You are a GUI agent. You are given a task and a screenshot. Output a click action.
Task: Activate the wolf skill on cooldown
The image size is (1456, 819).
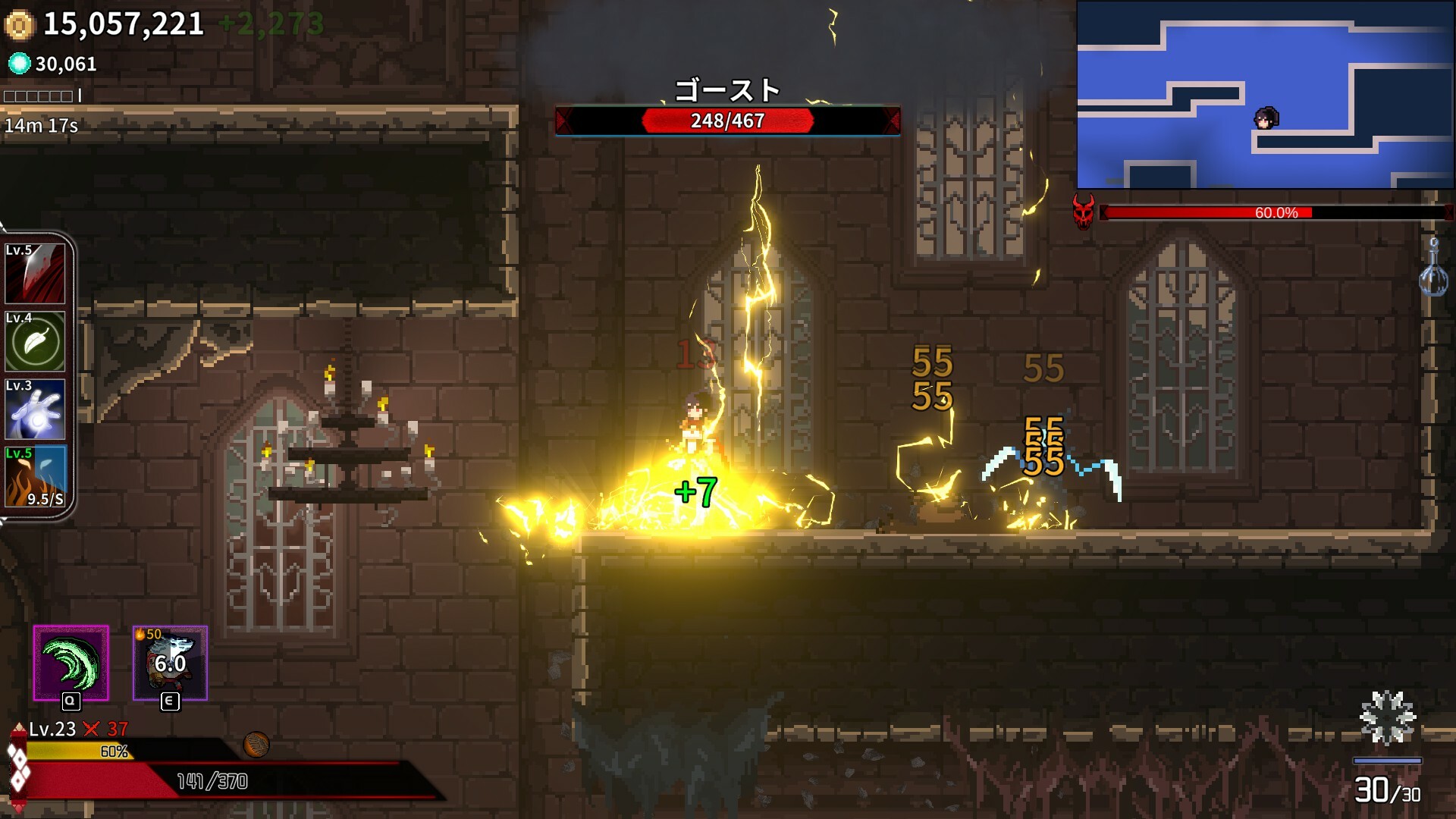tap(170, 663)
